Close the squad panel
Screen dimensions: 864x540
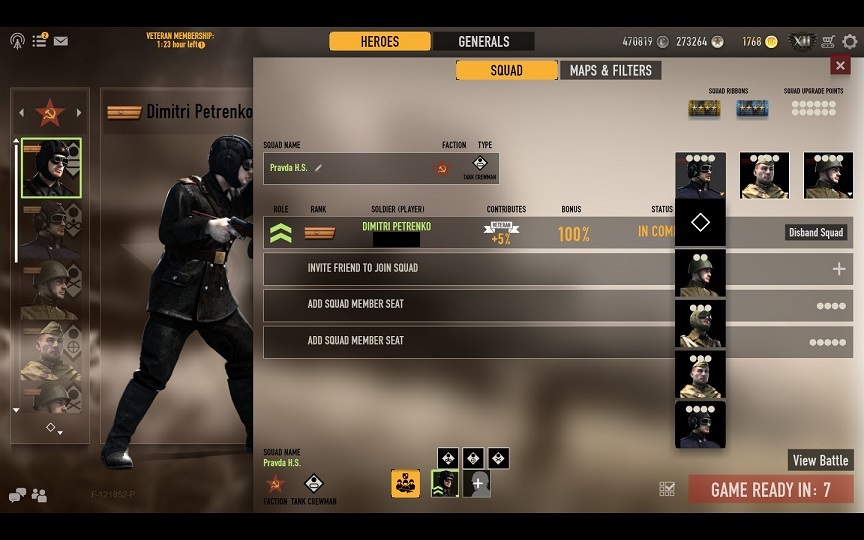click(840, 65)
